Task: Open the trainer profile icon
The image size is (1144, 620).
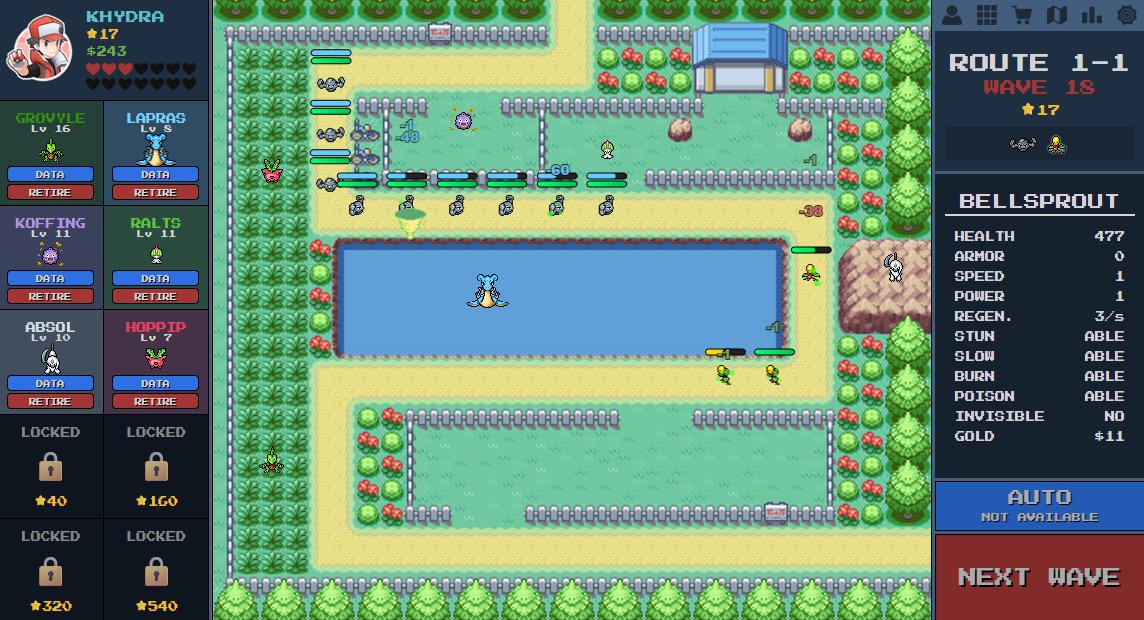Action: pyautogui.click(x=952, y=15)
